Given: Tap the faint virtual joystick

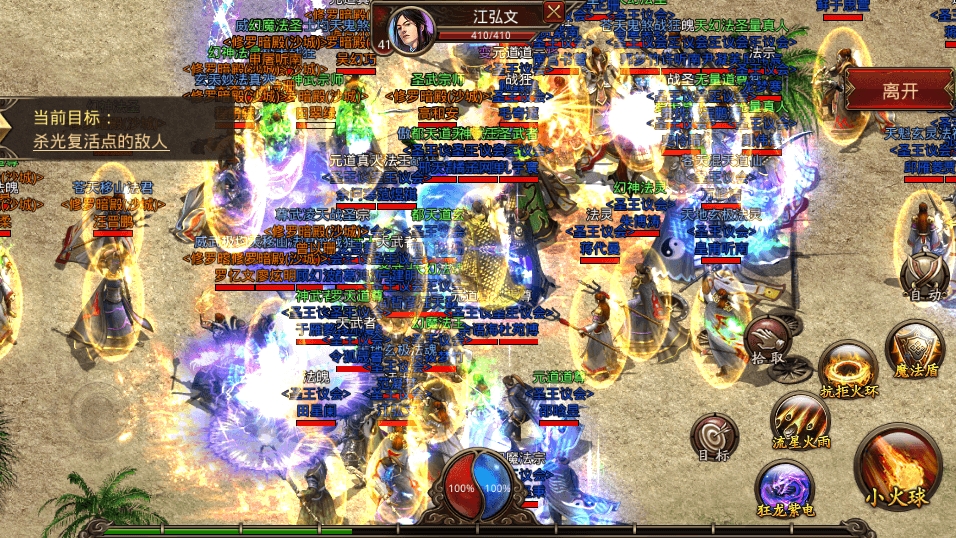Looking at the screenshot, I should click(95, 412).
